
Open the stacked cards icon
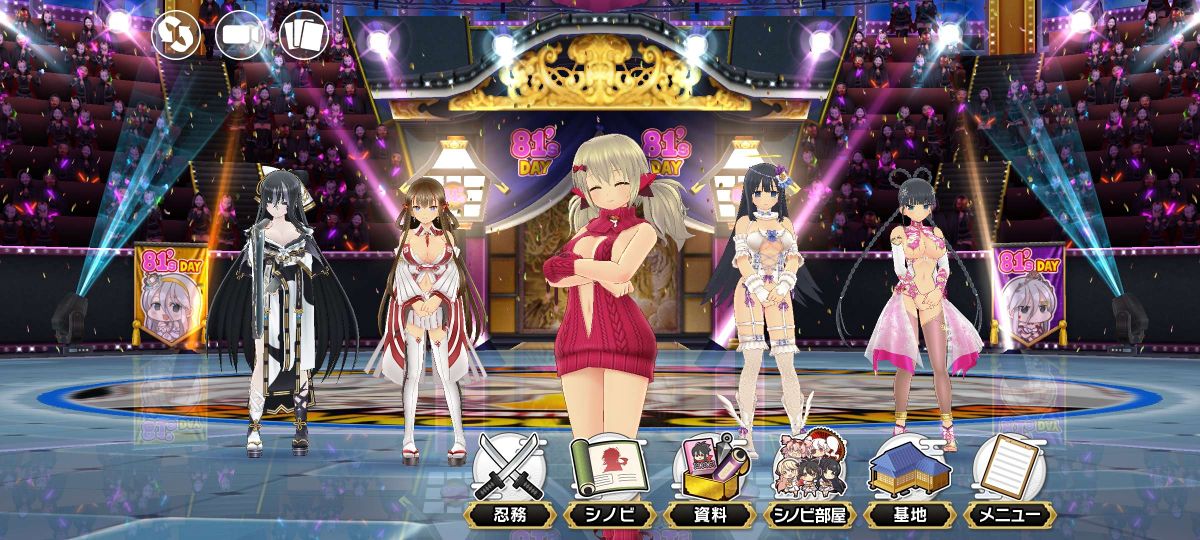coord(304,34)
